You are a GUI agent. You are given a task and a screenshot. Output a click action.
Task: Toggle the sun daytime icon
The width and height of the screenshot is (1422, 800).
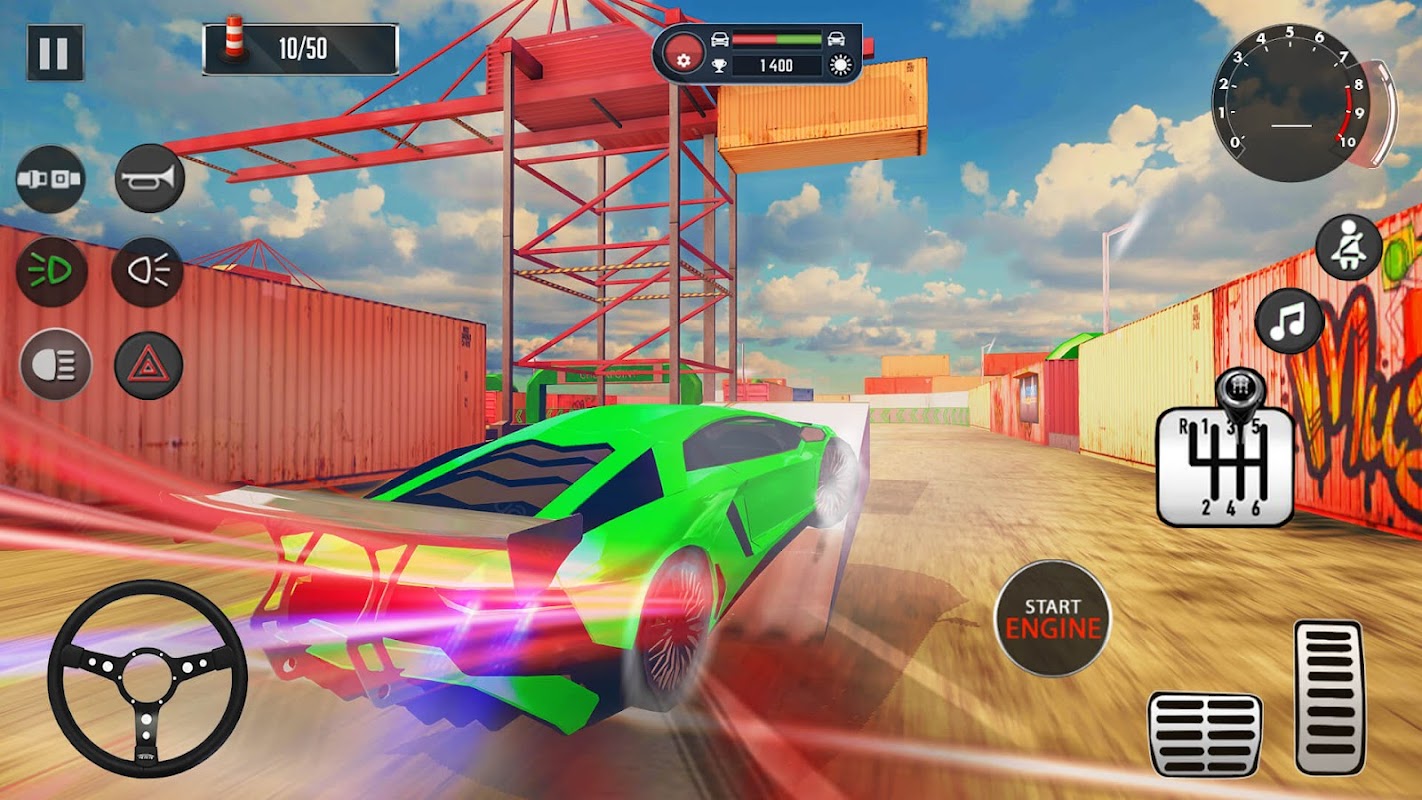(x=840, y=66)
